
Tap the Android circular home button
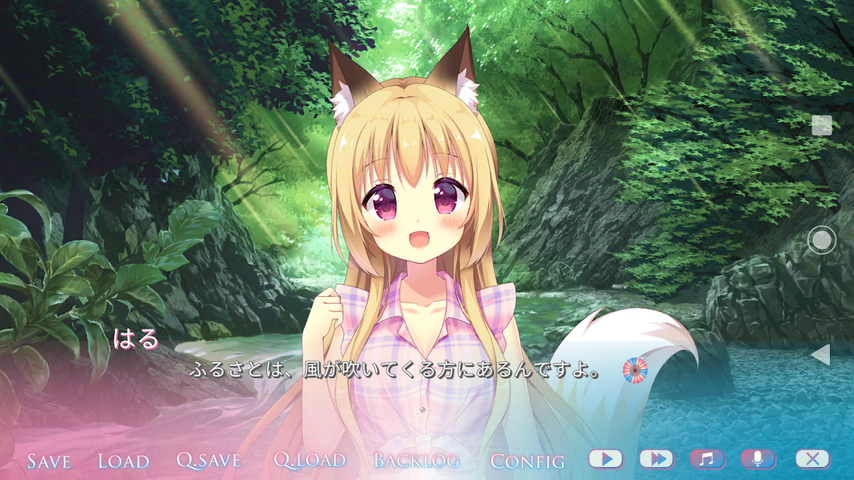822,240
